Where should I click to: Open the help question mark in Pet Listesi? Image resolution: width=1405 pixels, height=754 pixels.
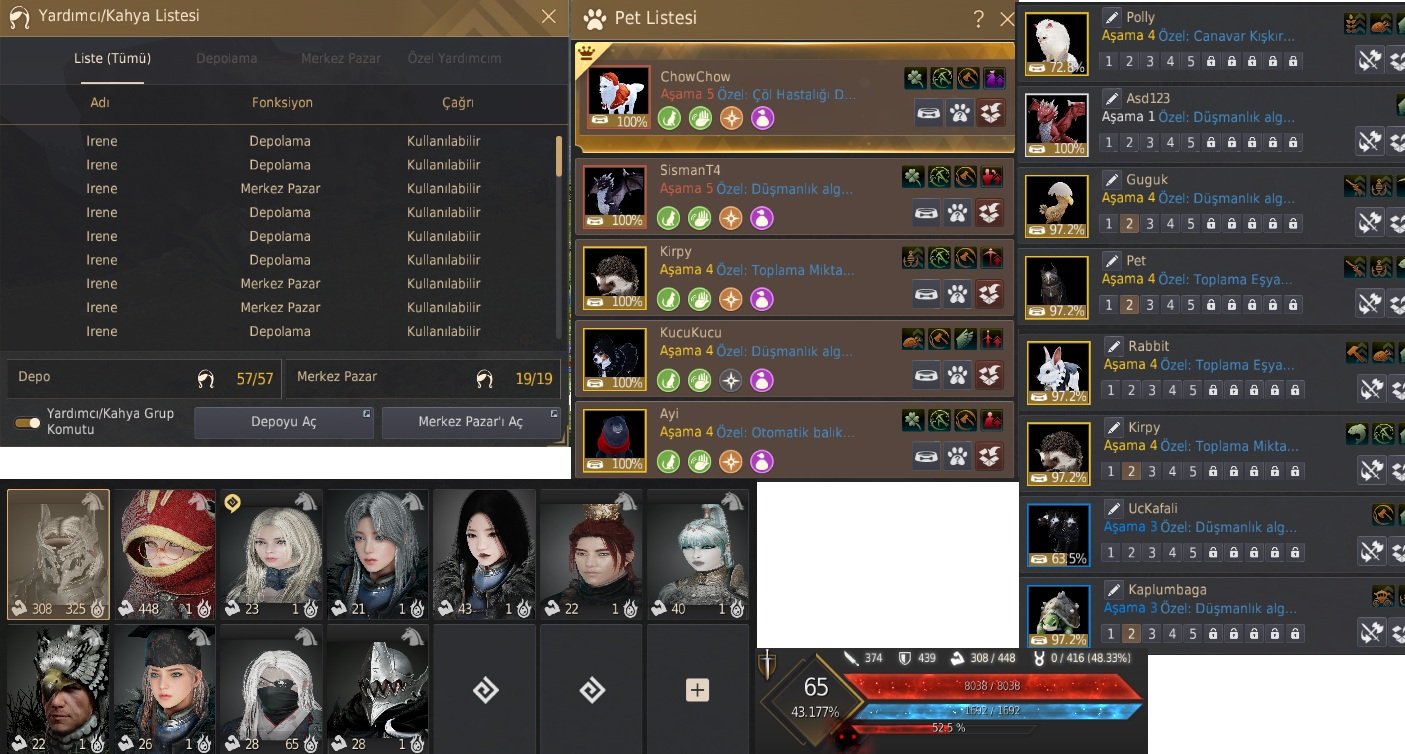point(978,18)
